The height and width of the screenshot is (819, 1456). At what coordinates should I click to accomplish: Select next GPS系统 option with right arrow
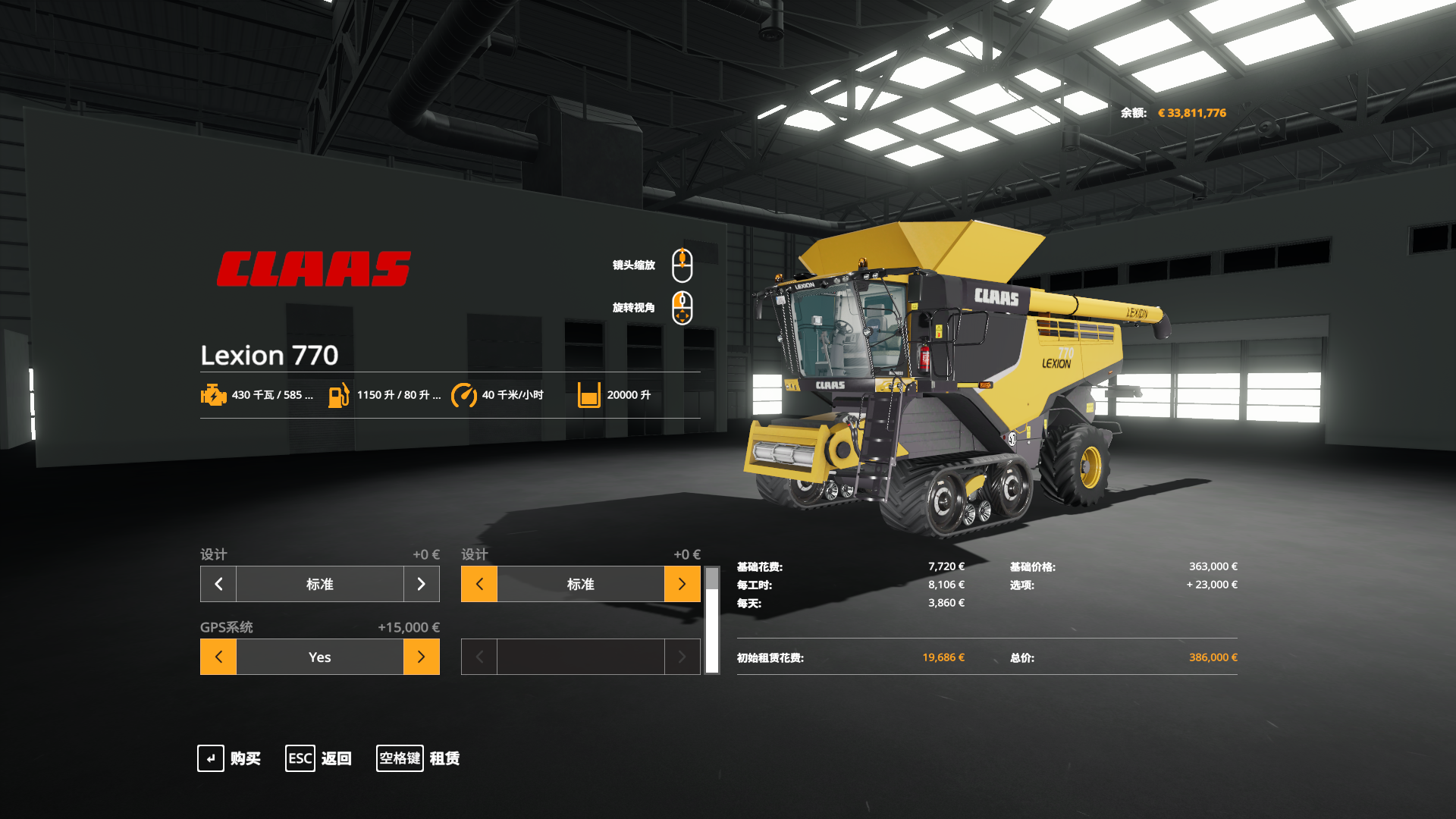[421, 657]
